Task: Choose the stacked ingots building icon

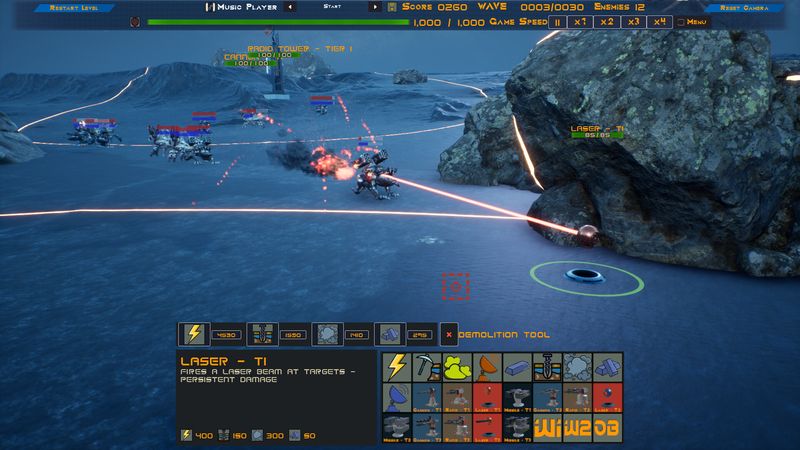Action: pyautogui.click(x=607, y=366)
